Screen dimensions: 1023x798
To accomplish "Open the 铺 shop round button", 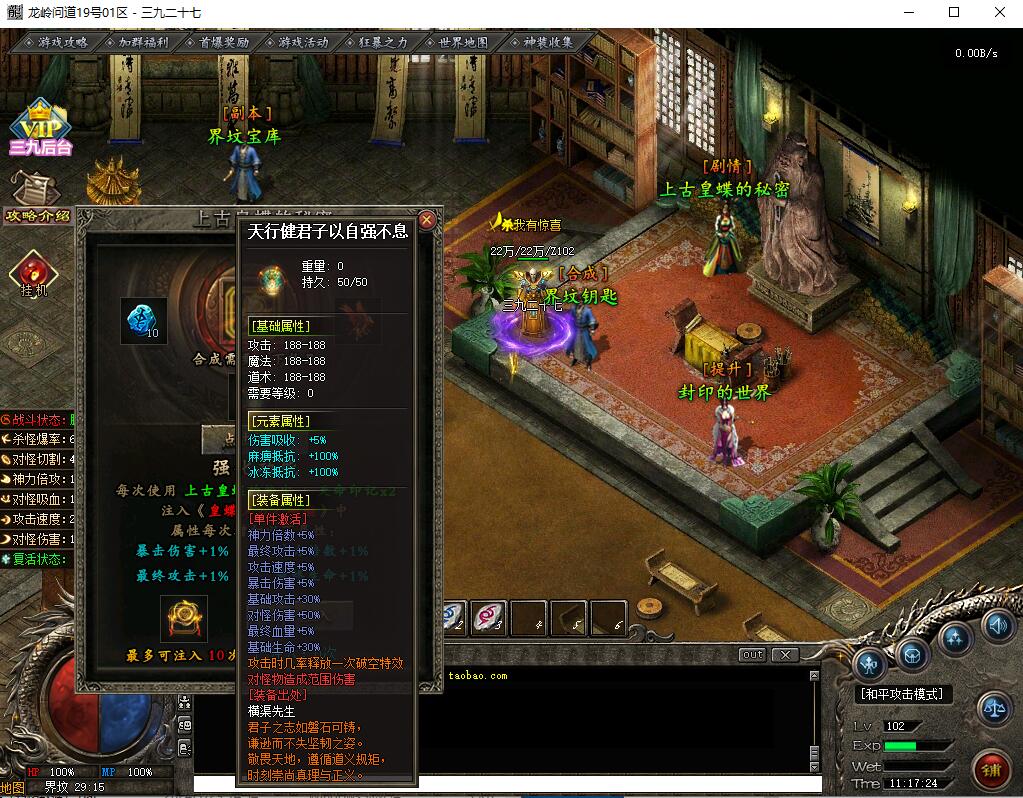I will click(x=991, y=769).
